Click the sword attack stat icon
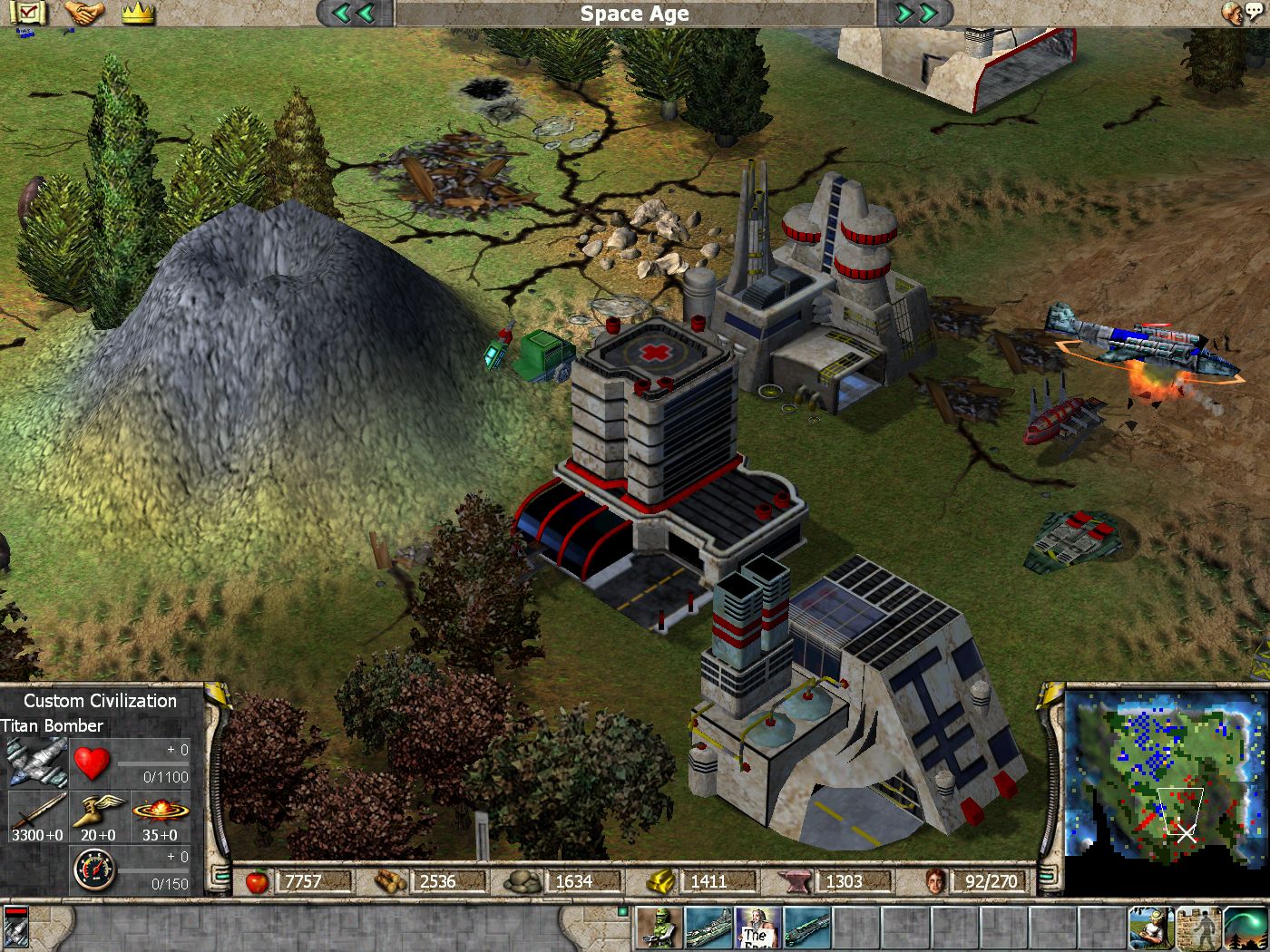This screenshot has height=952, width=1270. 37,810
